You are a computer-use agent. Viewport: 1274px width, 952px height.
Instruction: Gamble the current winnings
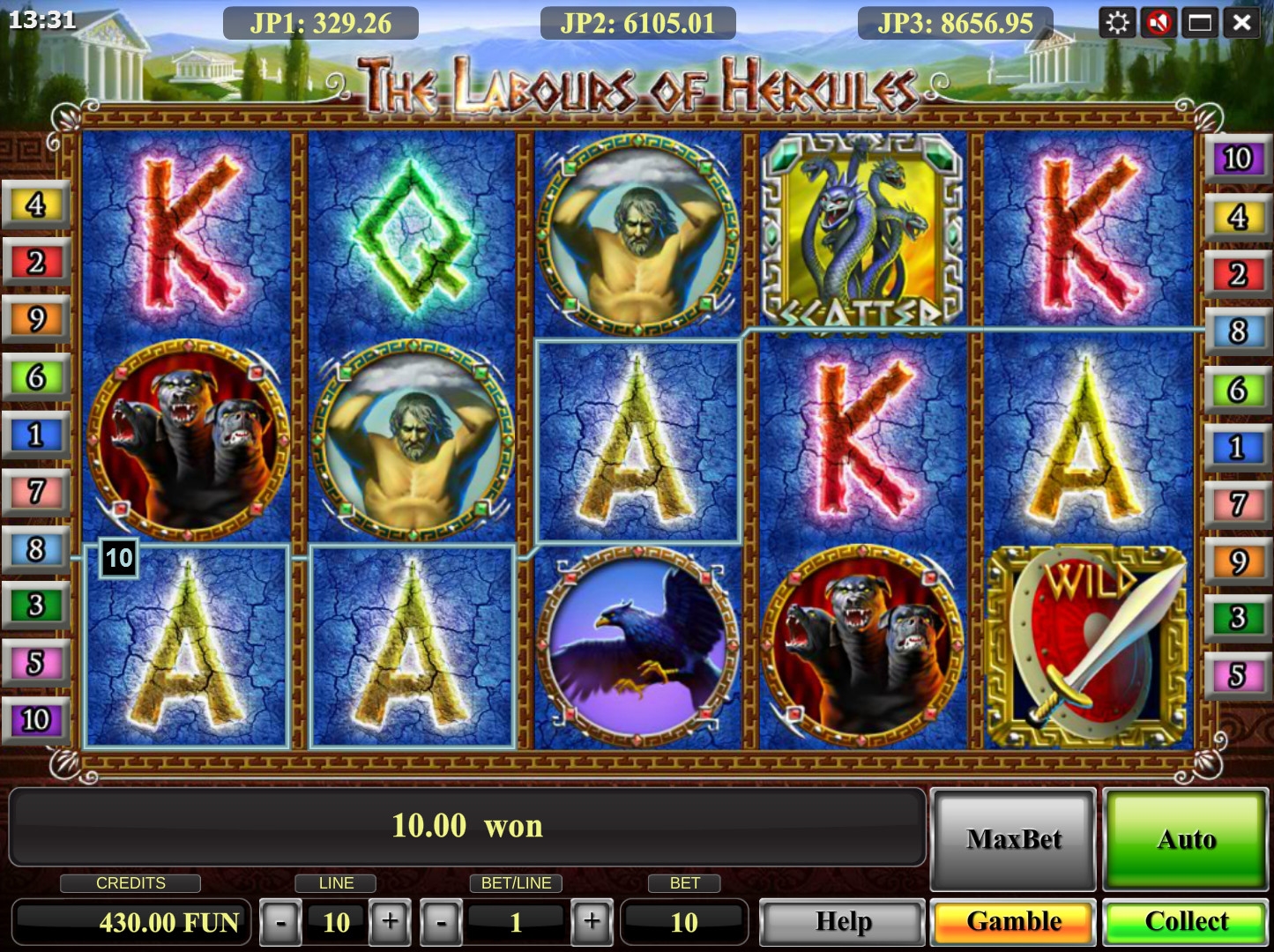(1014, 921)
